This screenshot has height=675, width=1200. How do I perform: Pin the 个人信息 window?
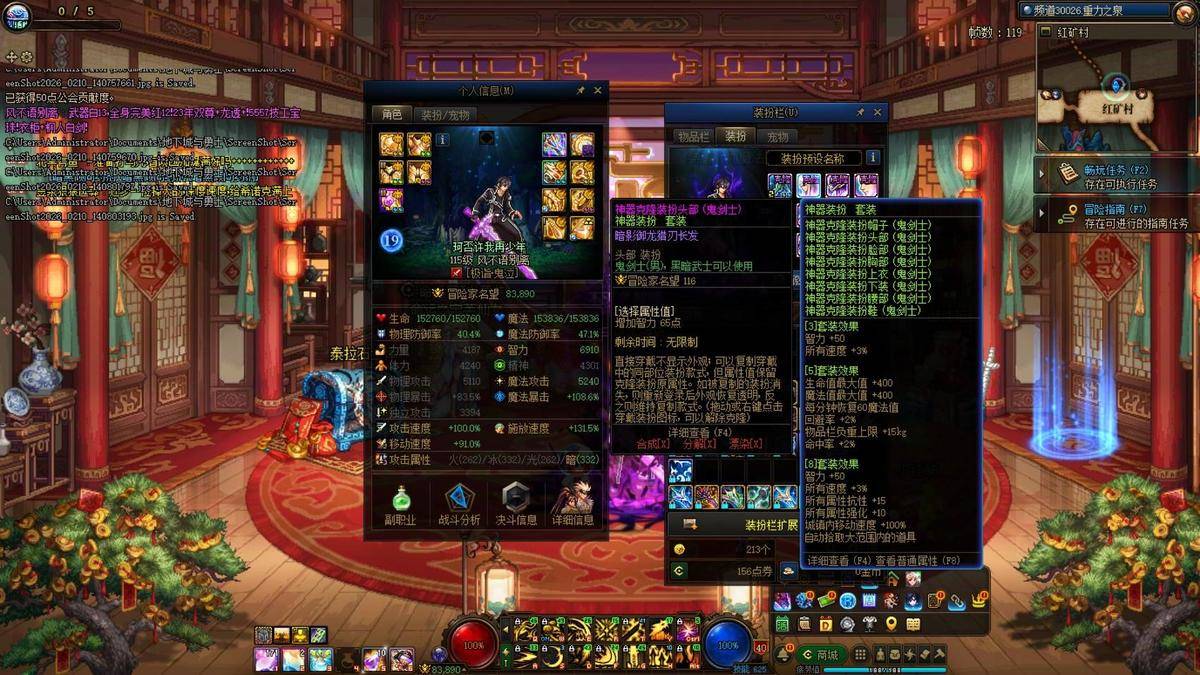click(581, 91)
